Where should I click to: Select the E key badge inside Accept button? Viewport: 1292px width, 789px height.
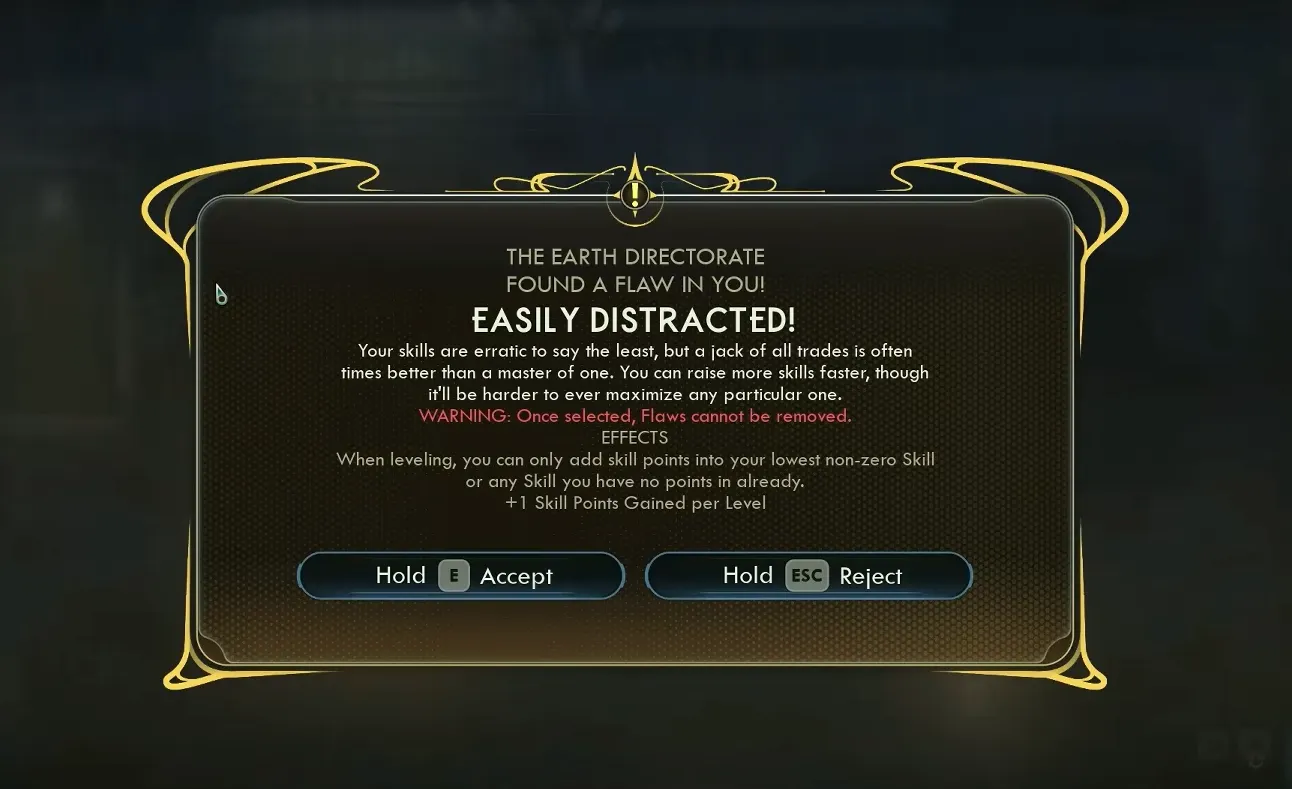click(455, 575)
